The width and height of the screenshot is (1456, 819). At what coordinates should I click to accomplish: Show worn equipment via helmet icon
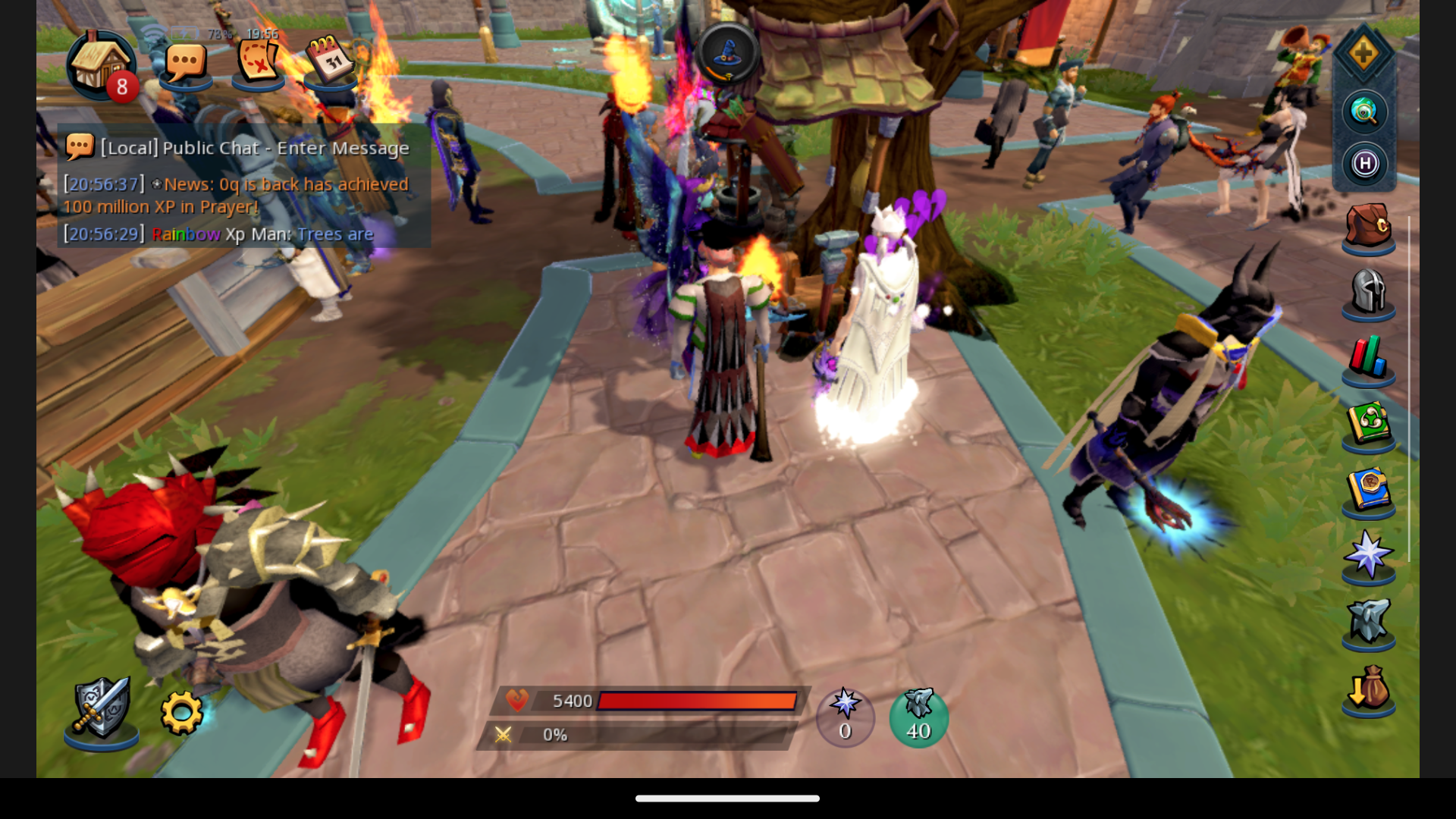click(1368, 292)
